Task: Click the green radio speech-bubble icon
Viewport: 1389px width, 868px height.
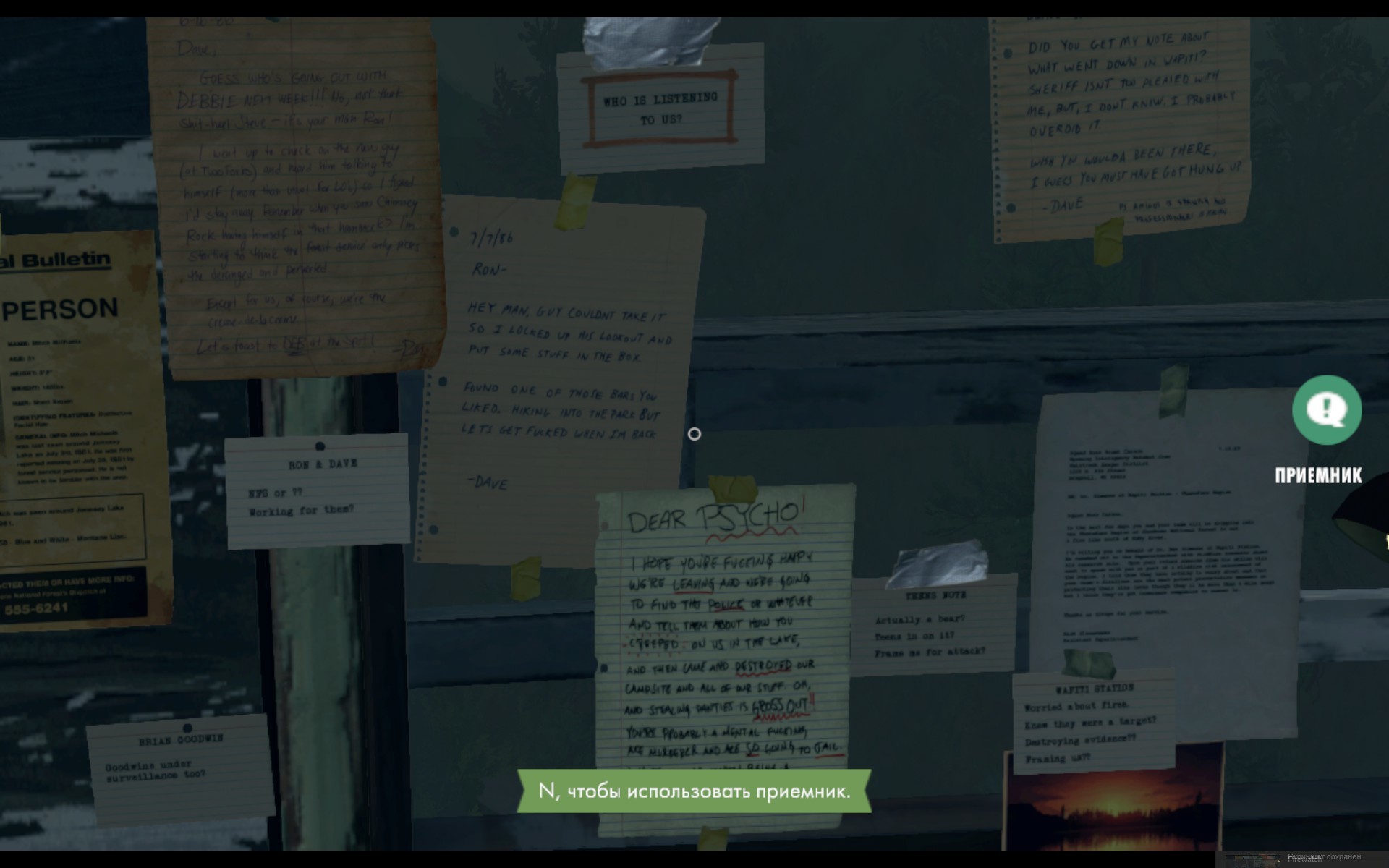Action: pyautogui.click(x=1326, y=410)
